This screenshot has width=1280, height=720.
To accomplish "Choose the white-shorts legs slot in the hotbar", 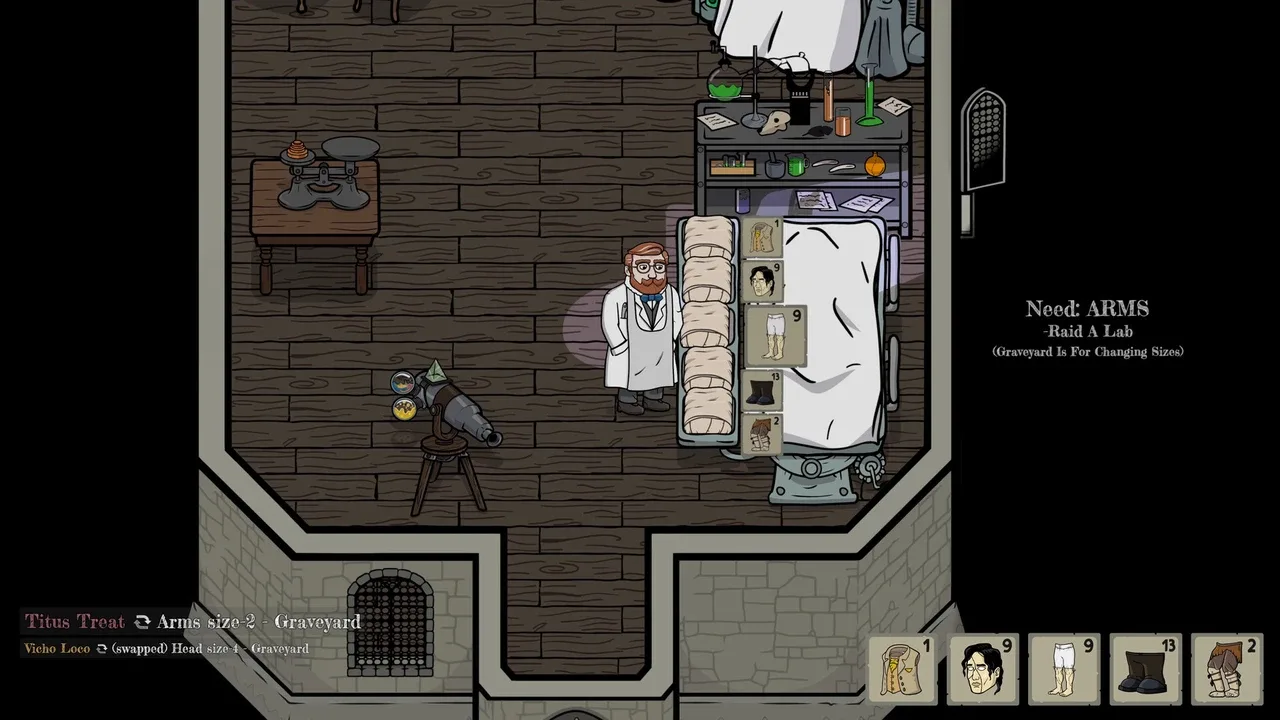I will [1064, 668].
